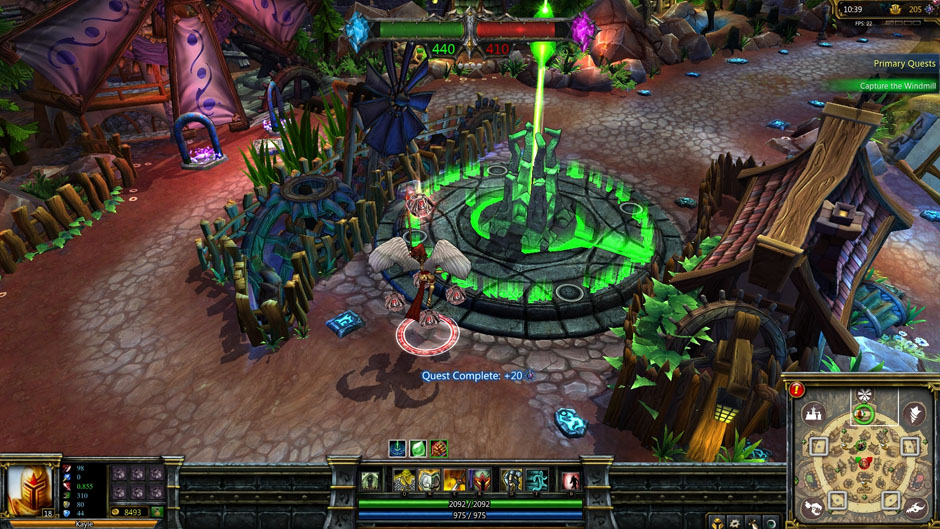This screenshot has height=529, width=940.
Task: Select the castle capture point on minimap
Action: pyautogui.click(x=814, y=413)
